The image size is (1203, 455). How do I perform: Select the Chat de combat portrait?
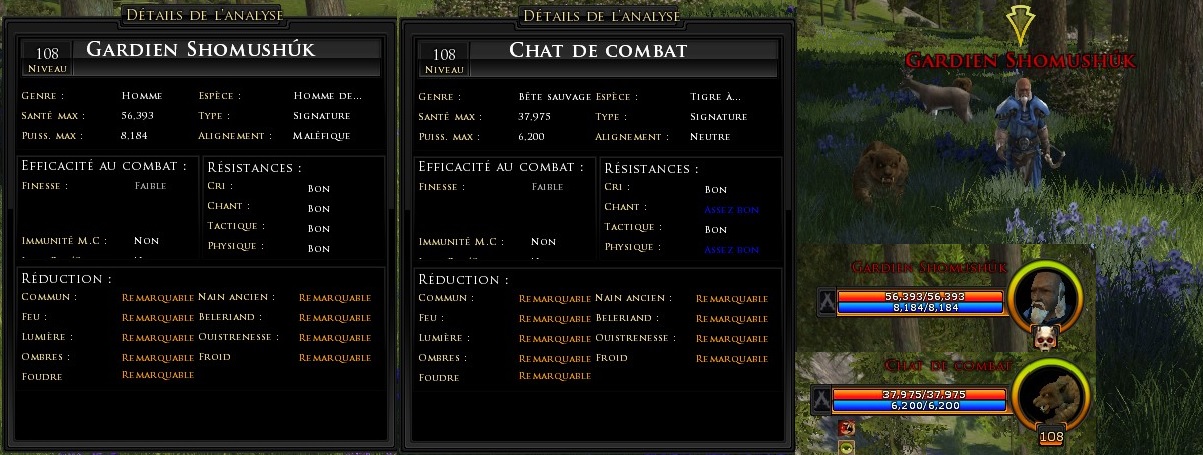click(x=1048, y=394)
